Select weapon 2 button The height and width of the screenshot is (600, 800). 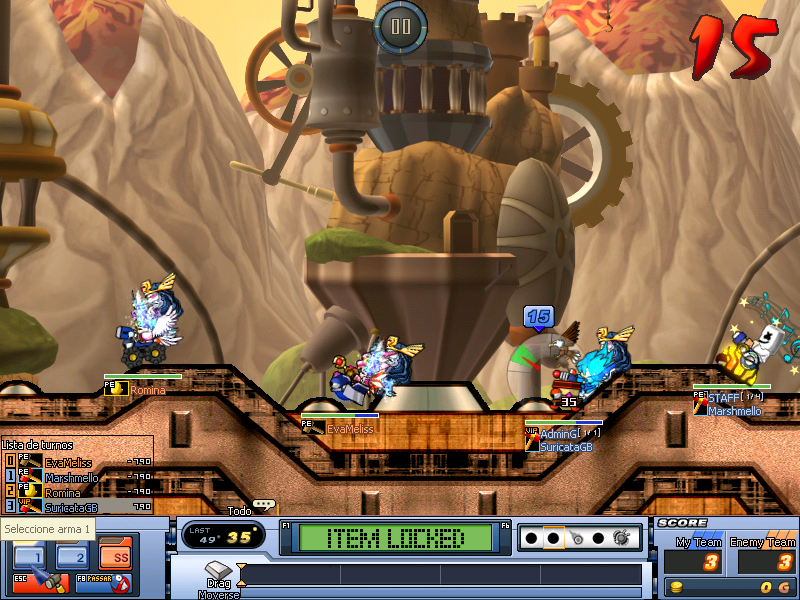click(72, 557)
